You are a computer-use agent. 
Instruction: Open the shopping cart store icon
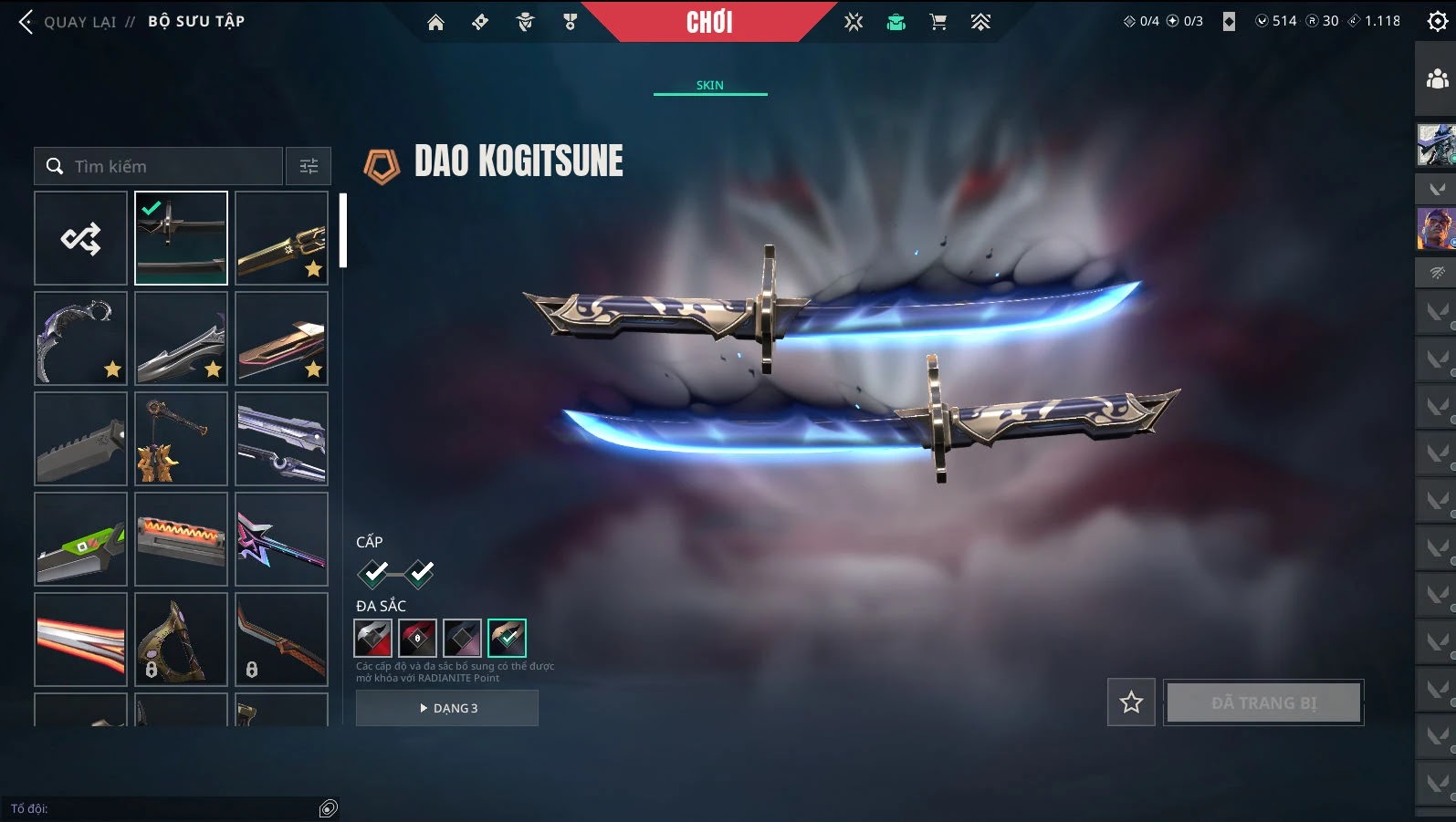click(937, 23)
